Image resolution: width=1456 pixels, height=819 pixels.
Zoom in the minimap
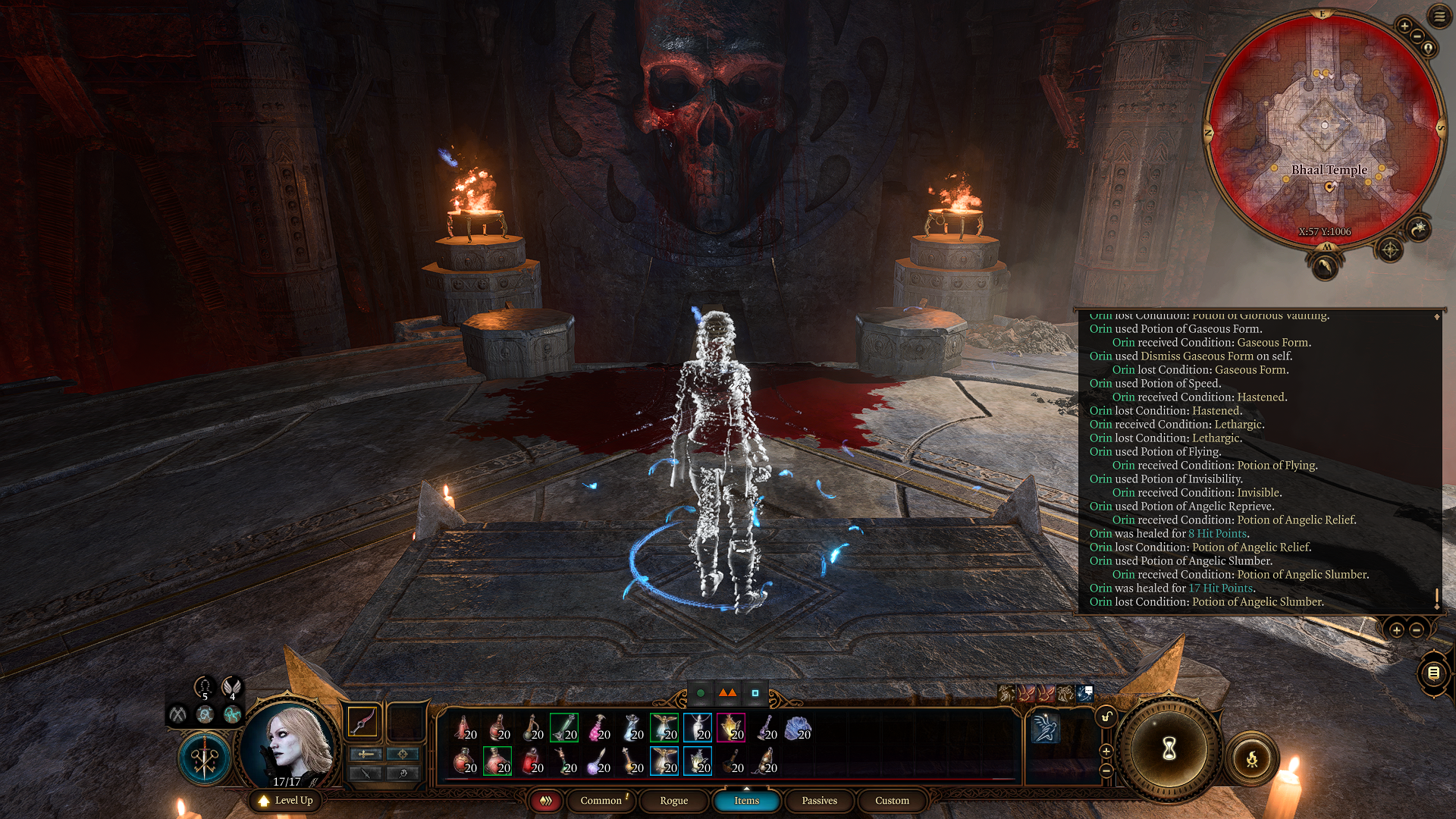point(1404,27)
